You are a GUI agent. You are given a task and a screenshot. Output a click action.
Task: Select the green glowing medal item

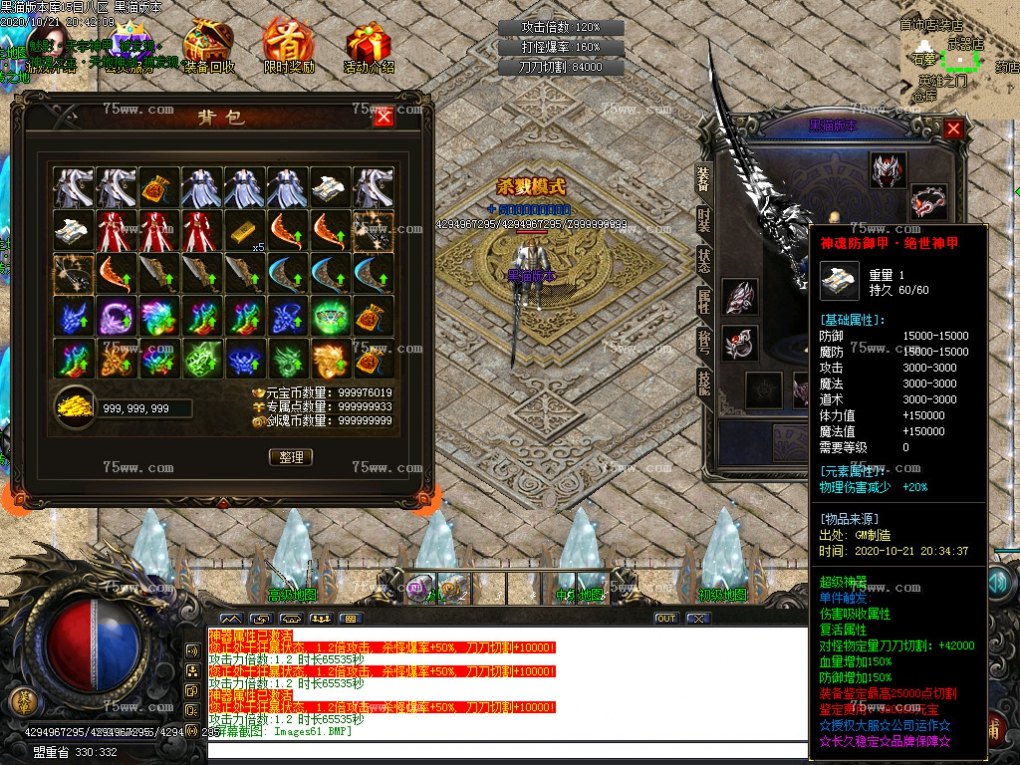pos(331,316)
